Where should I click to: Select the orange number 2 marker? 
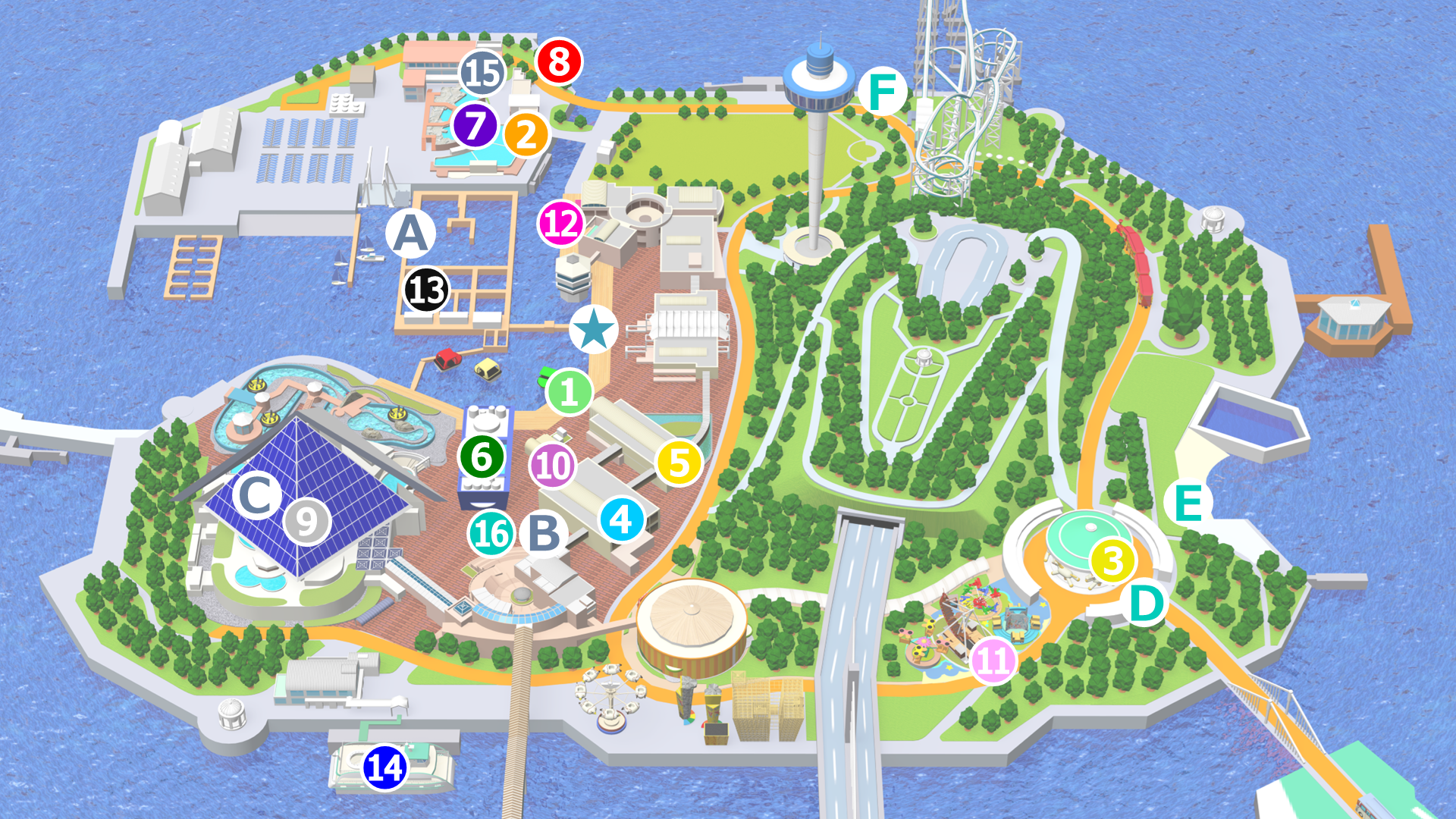click(526, 135)
